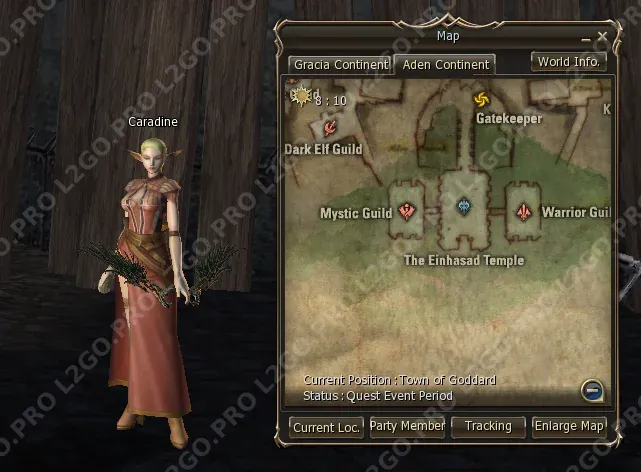The width and height of the screenshot is (641, 472).
Task: Switch to the Gracia Continent tab
Action: (x=339, y=65)
